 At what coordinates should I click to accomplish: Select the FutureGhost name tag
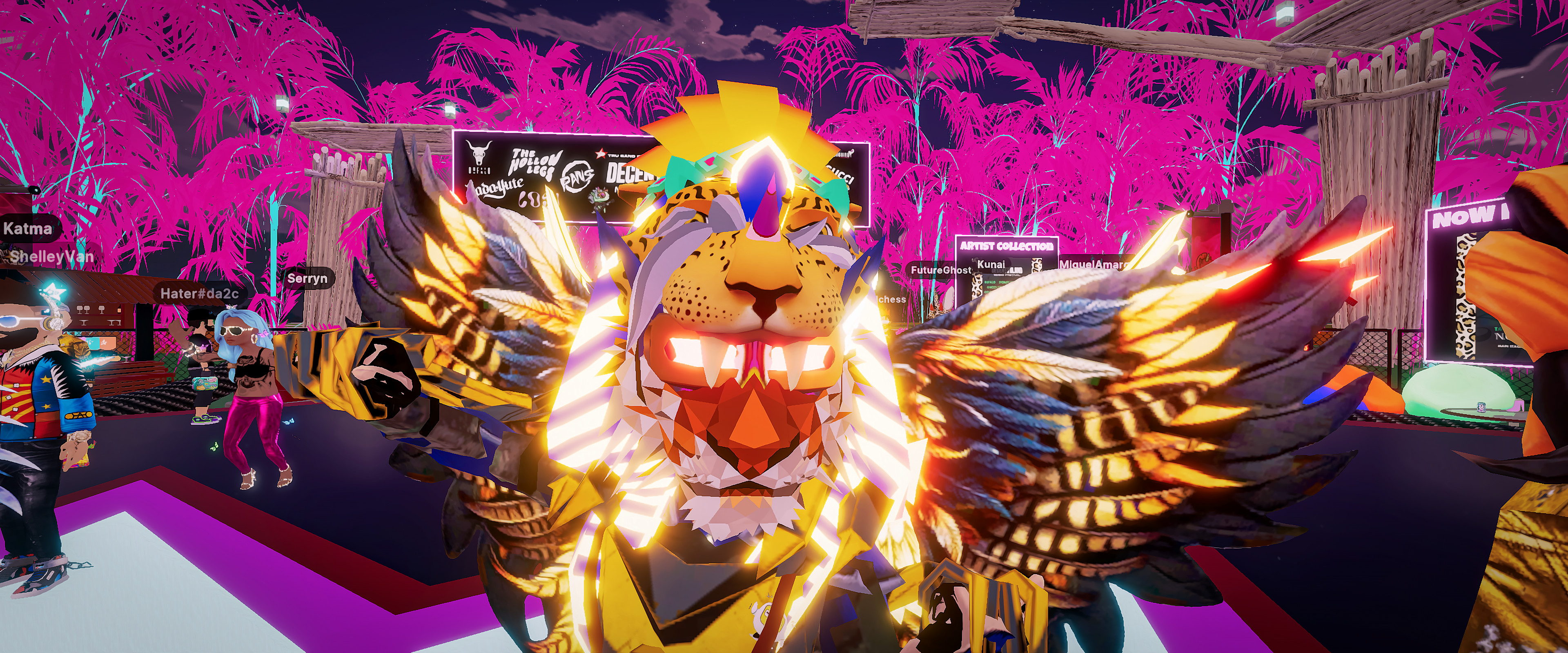click(939, 270)
